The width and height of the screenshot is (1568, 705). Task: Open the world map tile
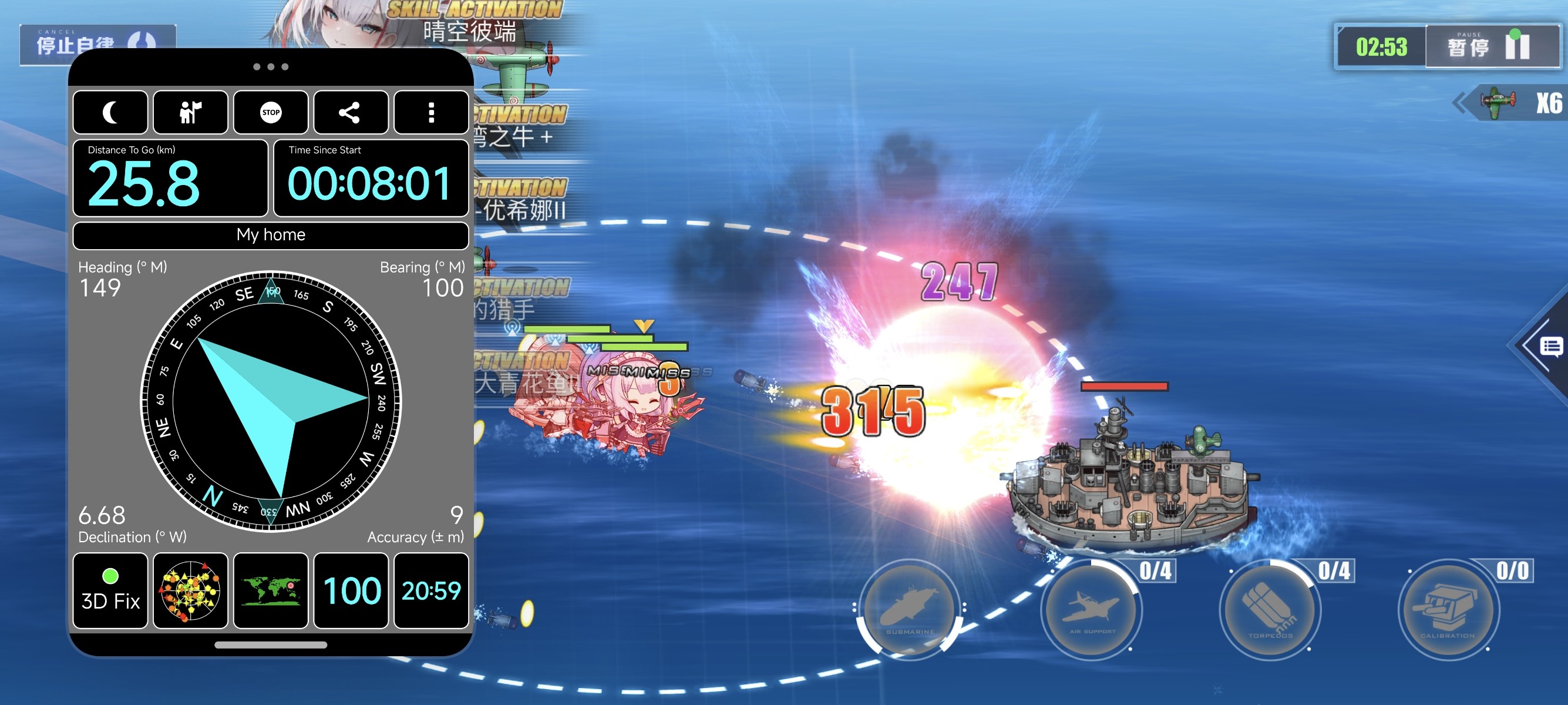tap(271, 590)
